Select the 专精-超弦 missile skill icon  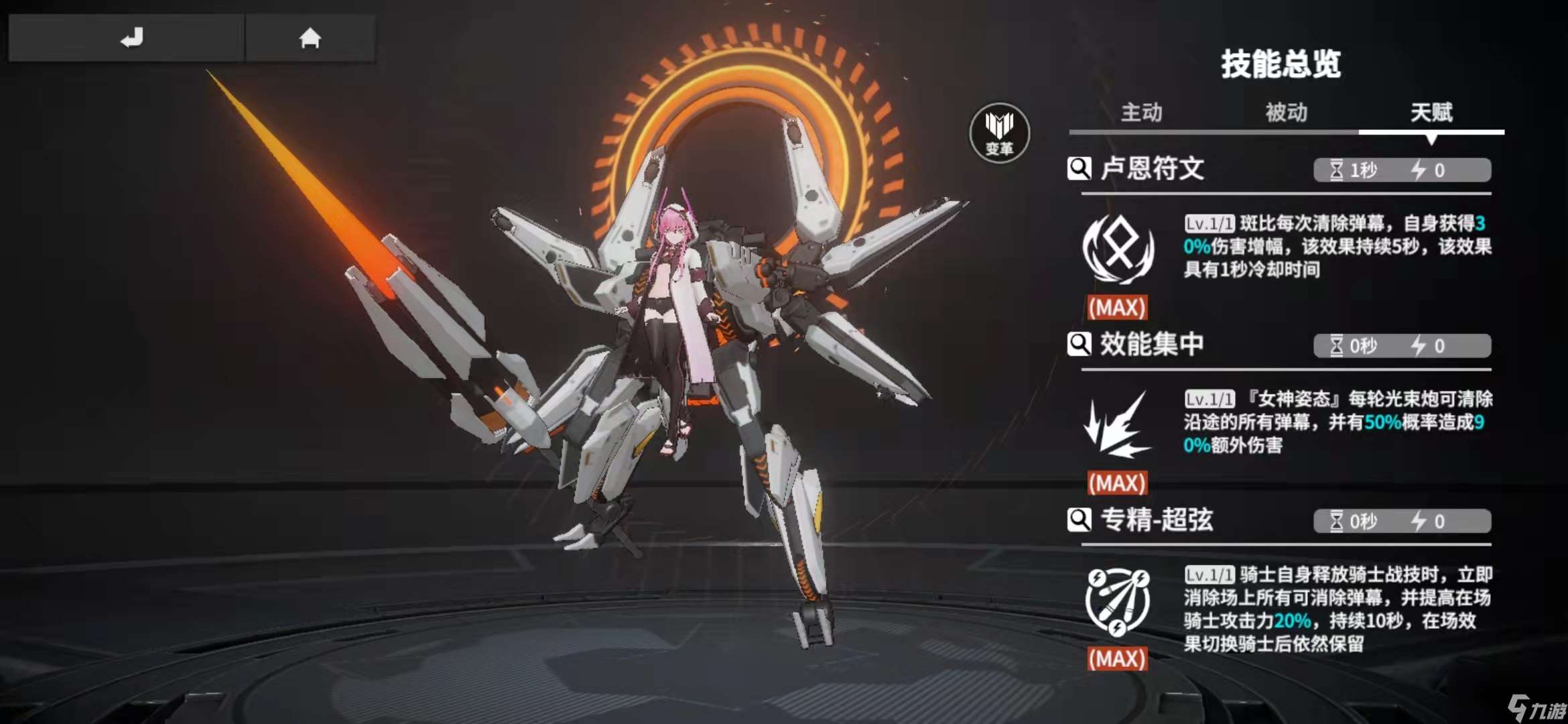point(1118,601)
